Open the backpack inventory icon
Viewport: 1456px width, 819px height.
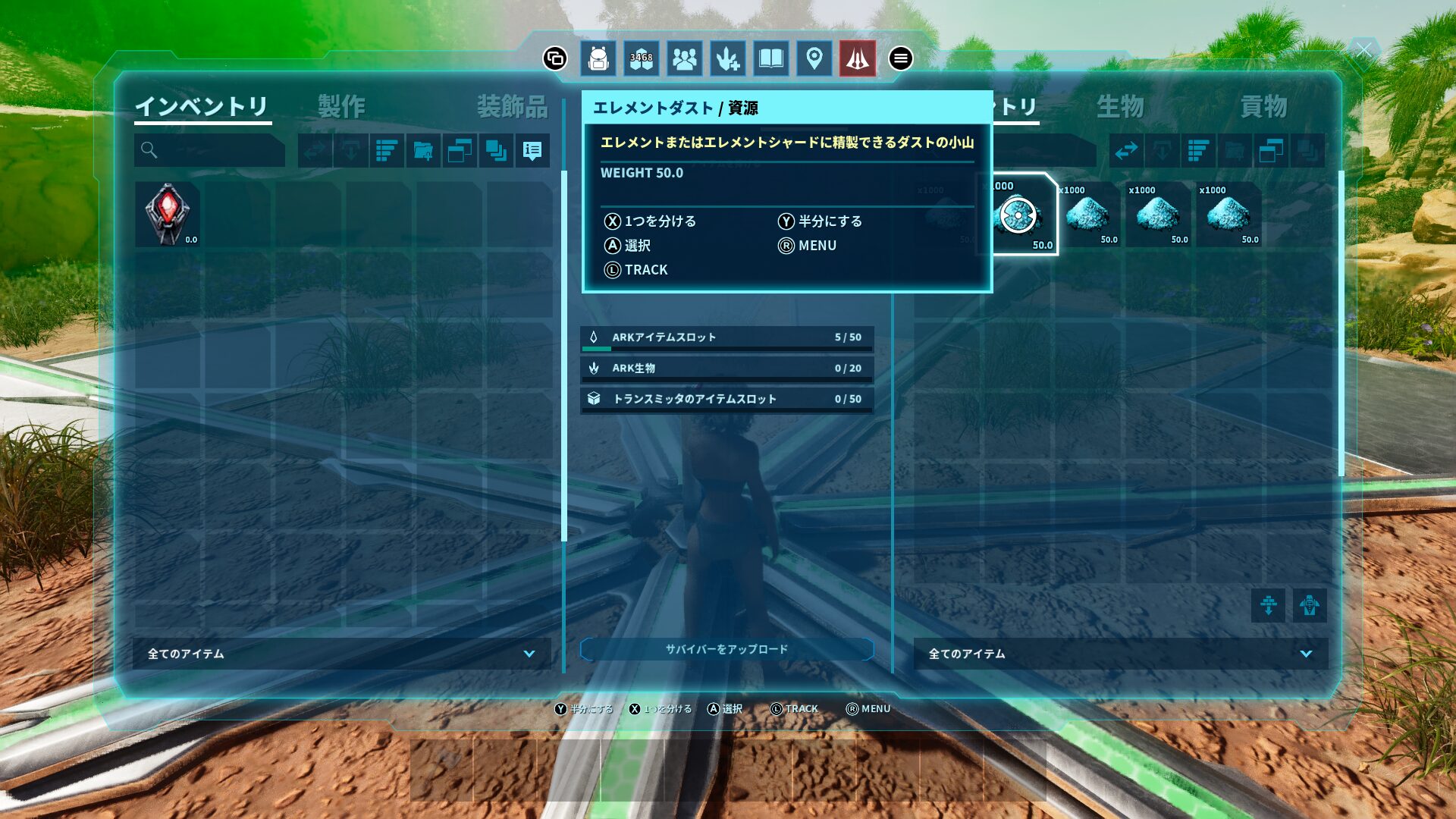pyautogui.click(x=598, y=58)
